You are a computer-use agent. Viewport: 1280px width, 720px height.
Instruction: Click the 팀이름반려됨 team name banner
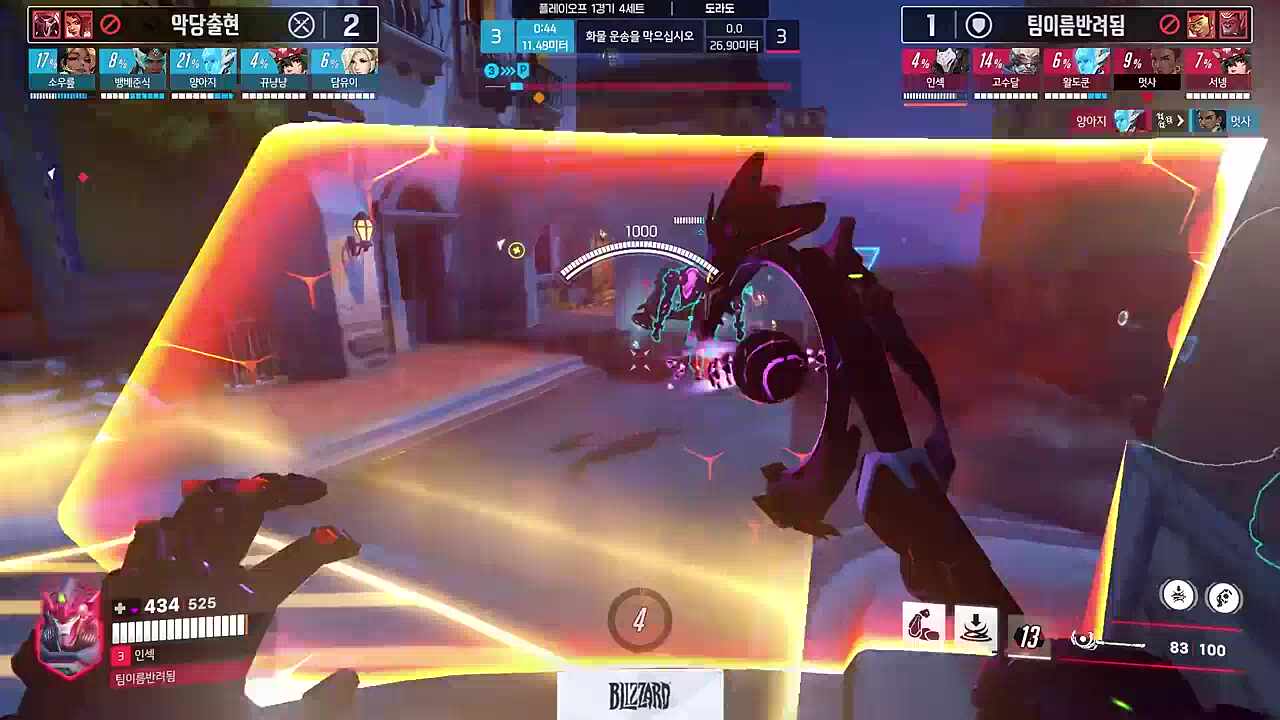[x=1075, y=25]
